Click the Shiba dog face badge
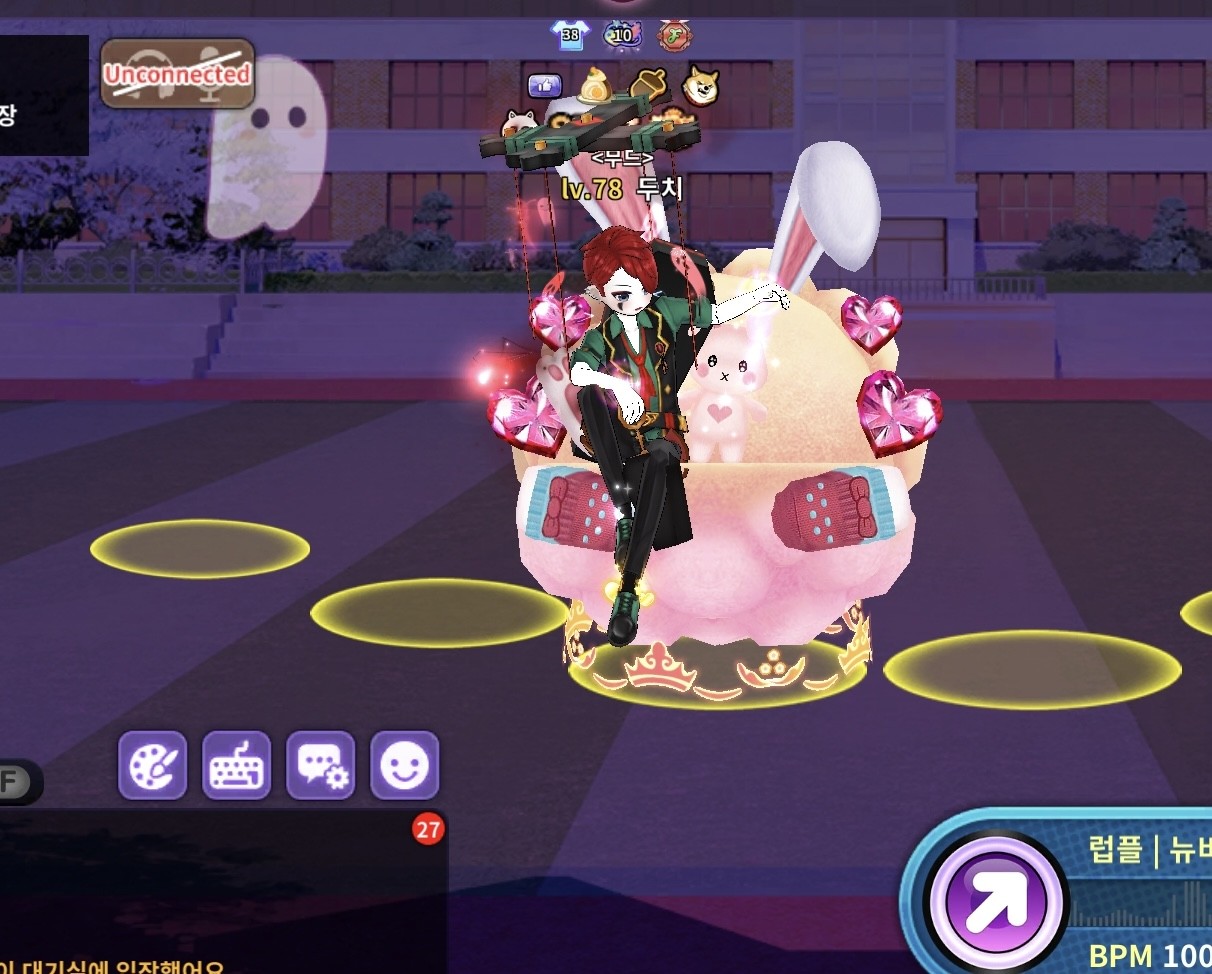 tap(701, 86)
